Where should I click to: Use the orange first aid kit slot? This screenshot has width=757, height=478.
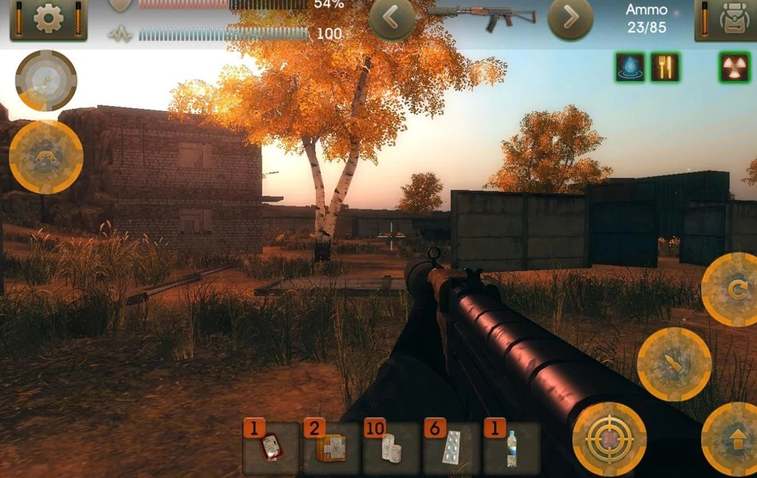pyautogui.click(x=331, y=450)
